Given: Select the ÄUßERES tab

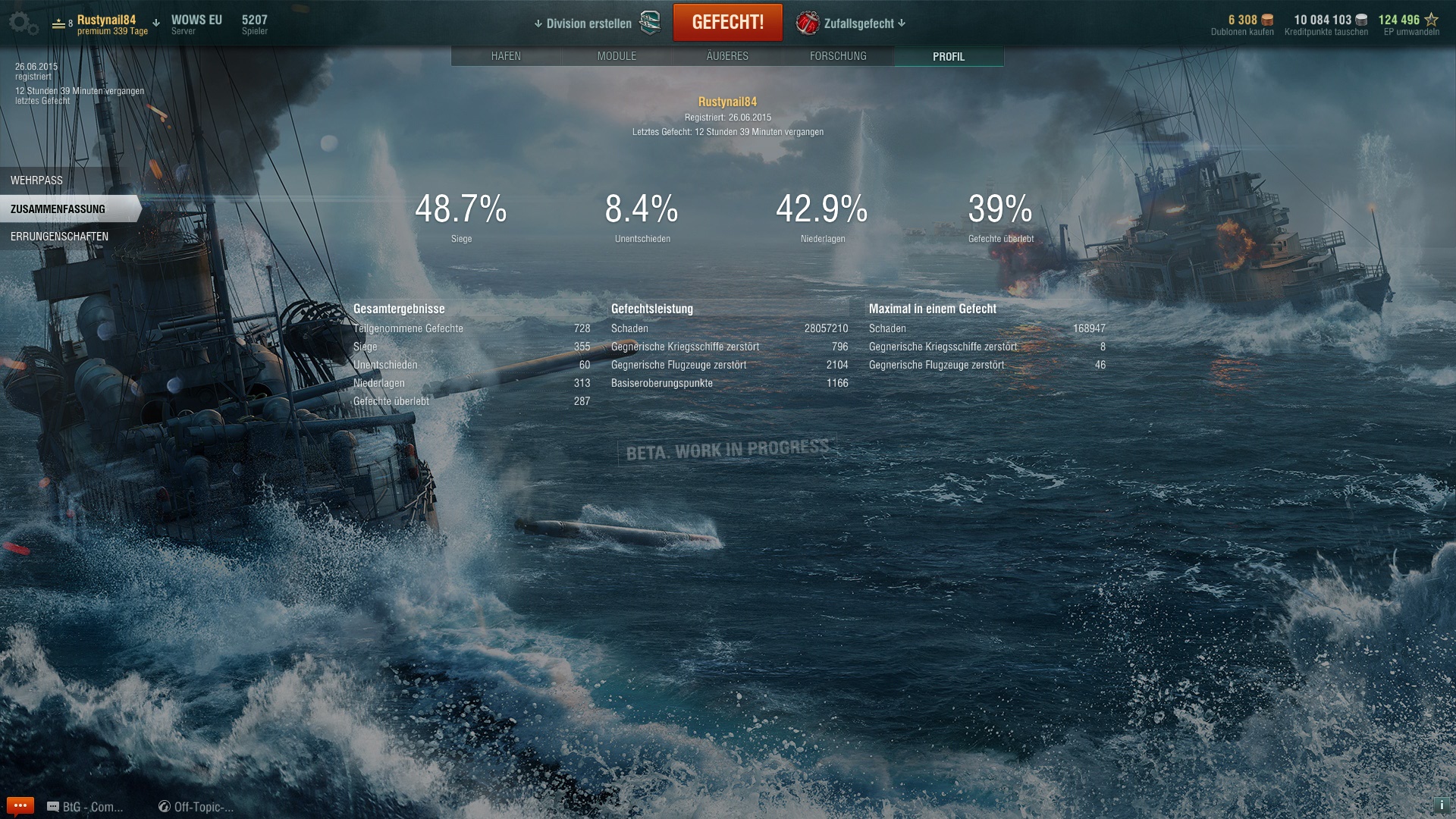Looking at the screenshot, I should [727, 56].
